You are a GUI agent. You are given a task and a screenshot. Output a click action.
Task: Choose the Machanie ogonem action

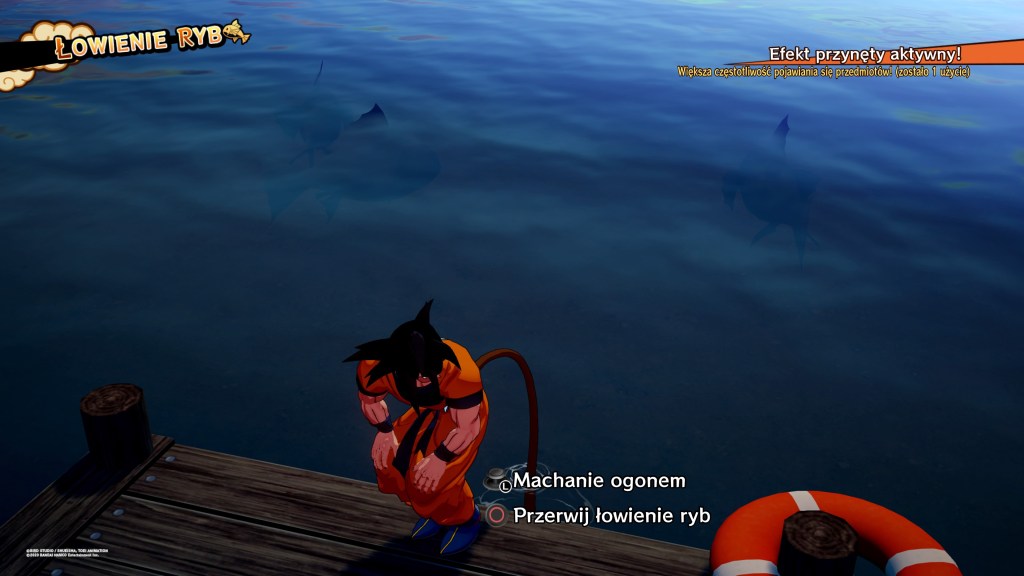598,481
